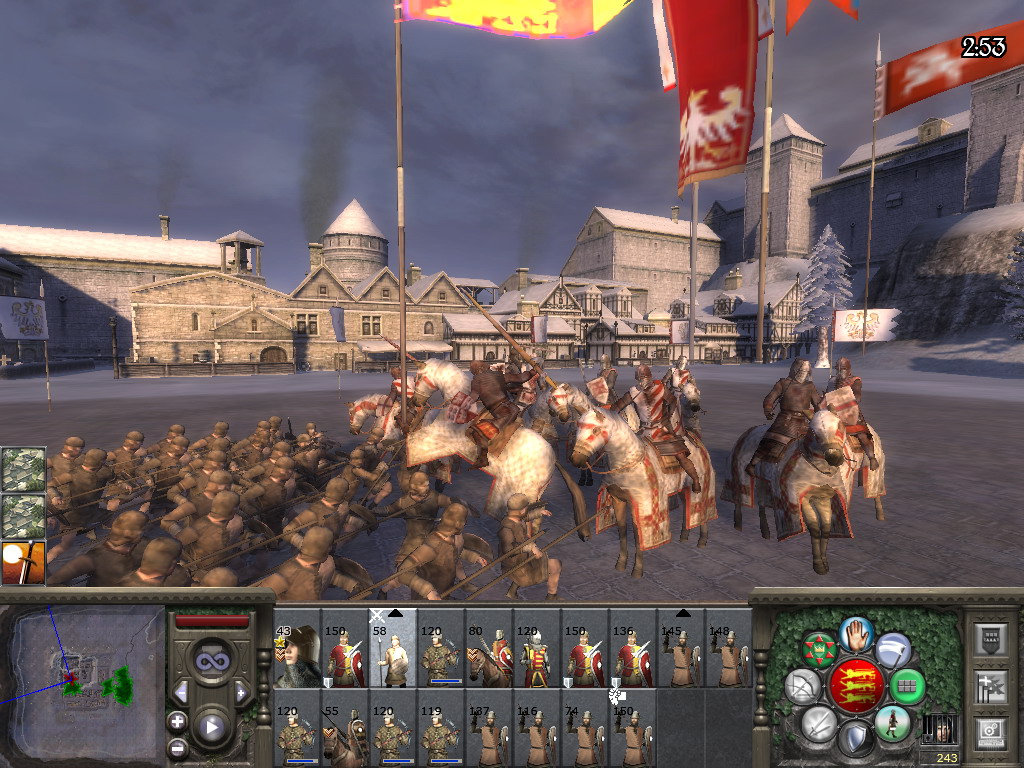
Task: Select the unit card showing 74 men
Action: (585, 734)
